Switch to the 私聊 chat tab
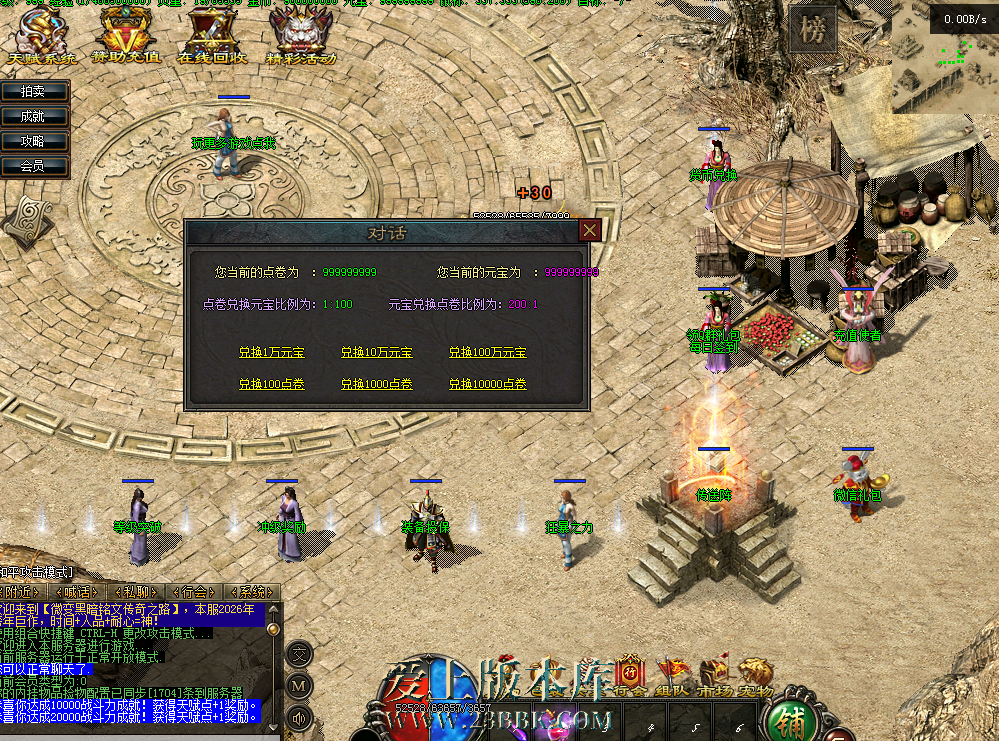The width and height of the screenshot is (999, 741). click(x=136, y=592)
